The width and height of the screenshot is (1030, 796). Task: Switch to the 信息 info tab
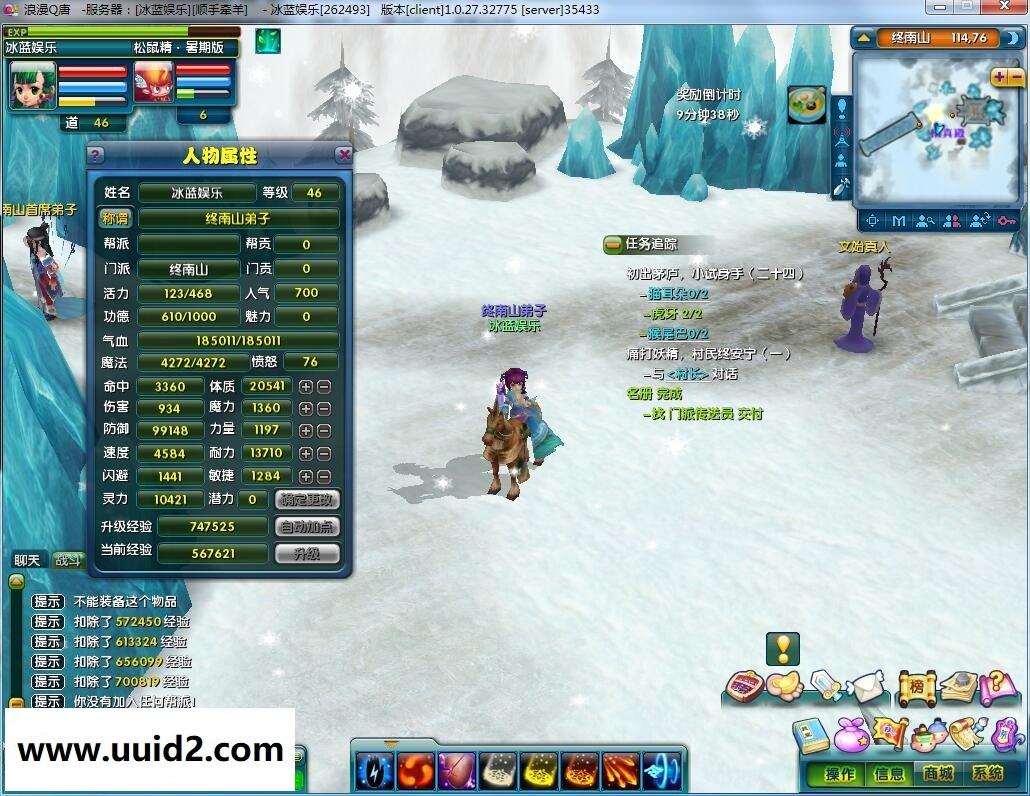(x=889, y=773)
